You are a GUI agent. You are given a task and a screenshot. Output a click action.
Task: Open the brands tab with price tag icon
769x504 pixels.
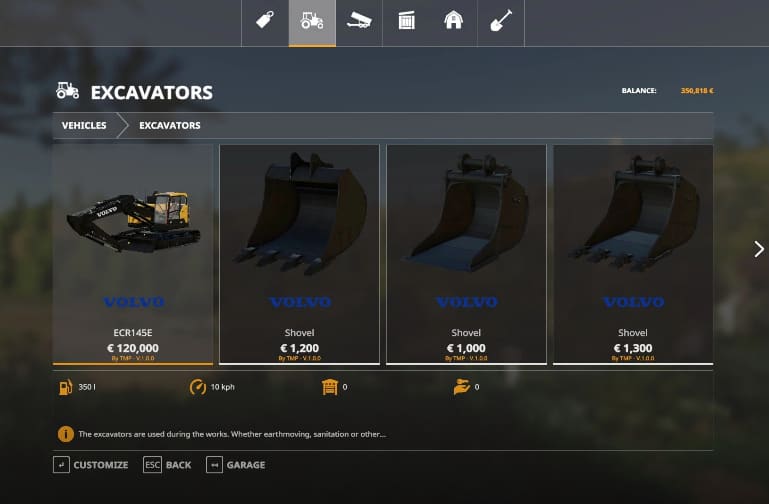[265, 22]
